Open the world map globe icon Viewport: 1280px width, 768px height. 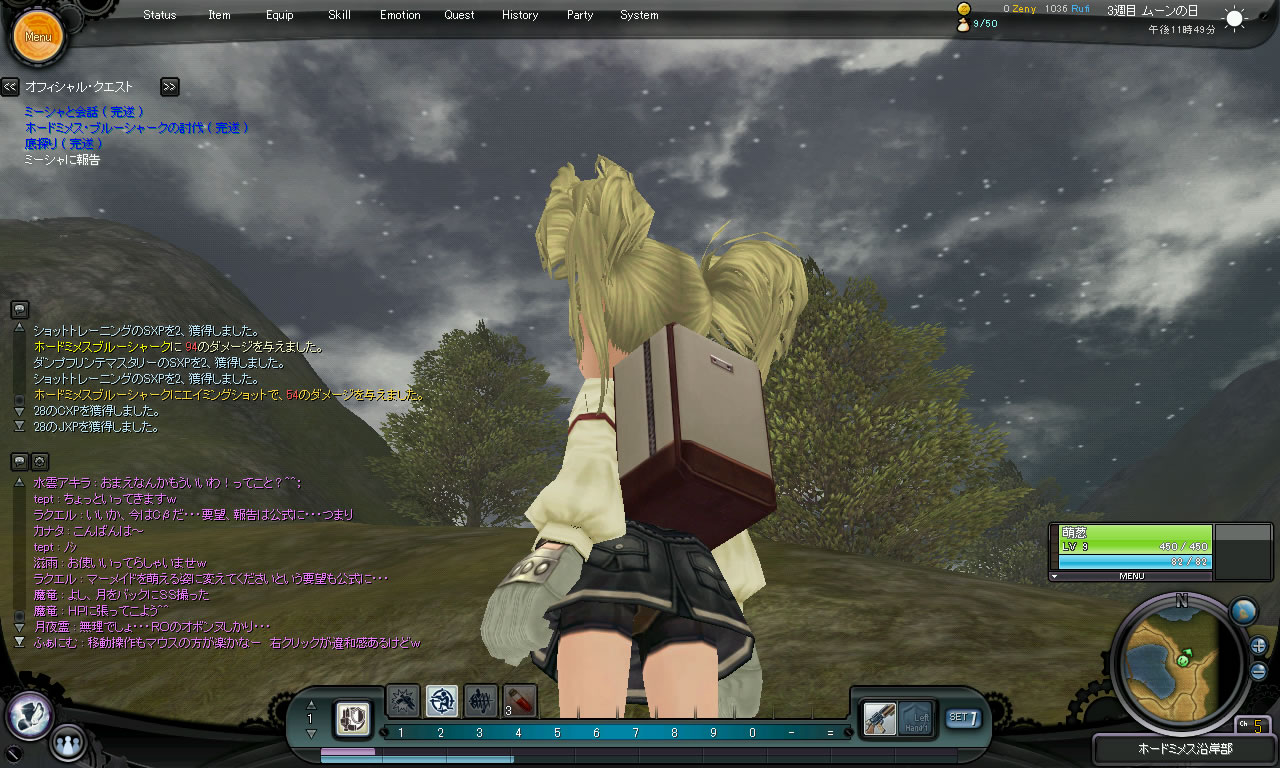[1242, 611]
